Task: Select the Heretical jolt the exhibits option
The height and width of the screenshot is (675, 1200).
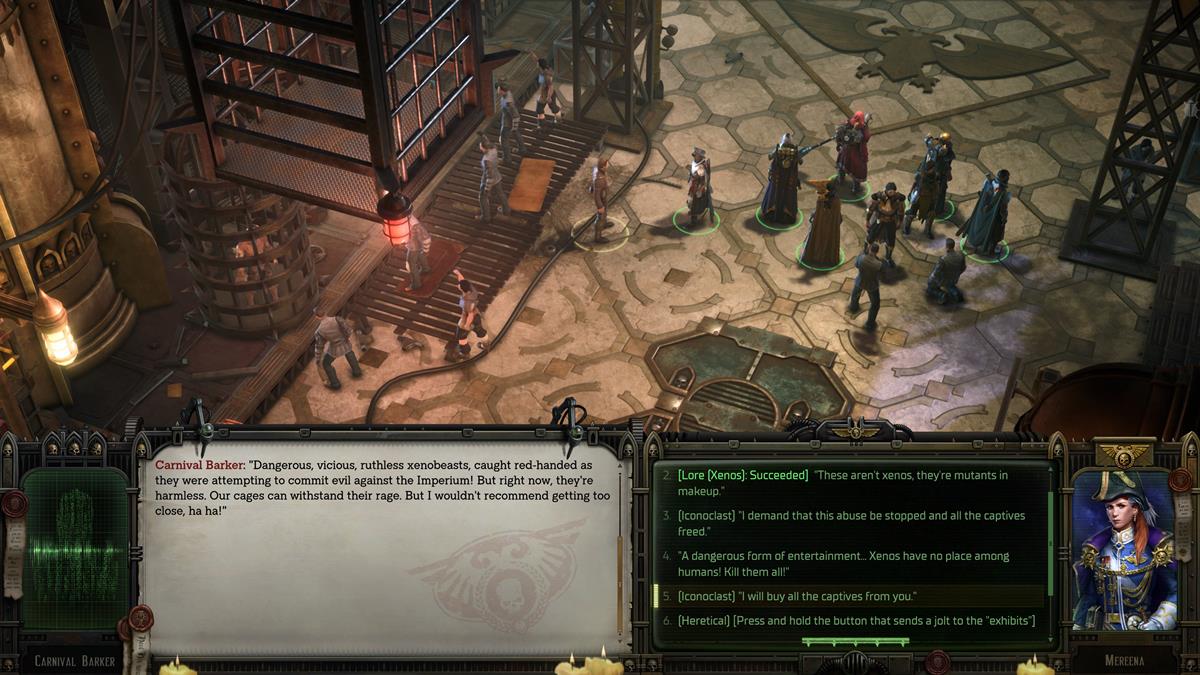Action: [855, 621]
